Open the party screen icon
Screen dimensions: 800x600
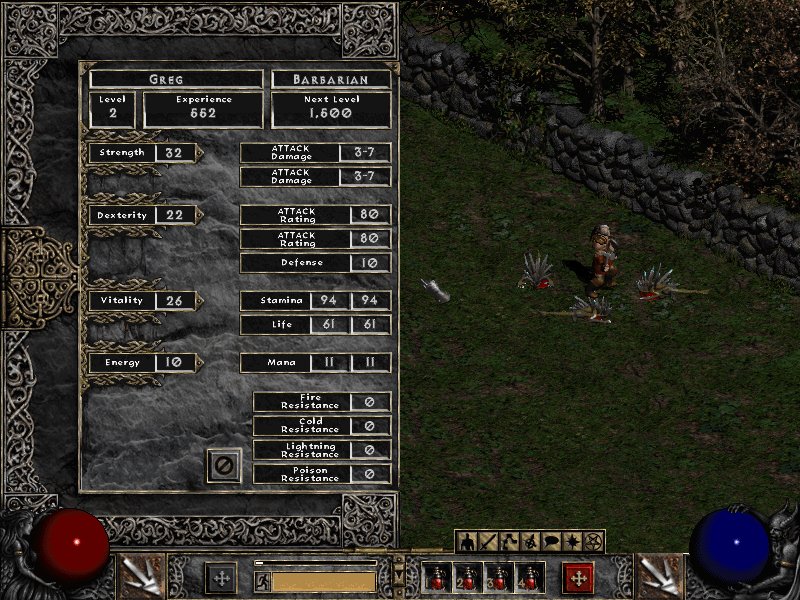530,542
